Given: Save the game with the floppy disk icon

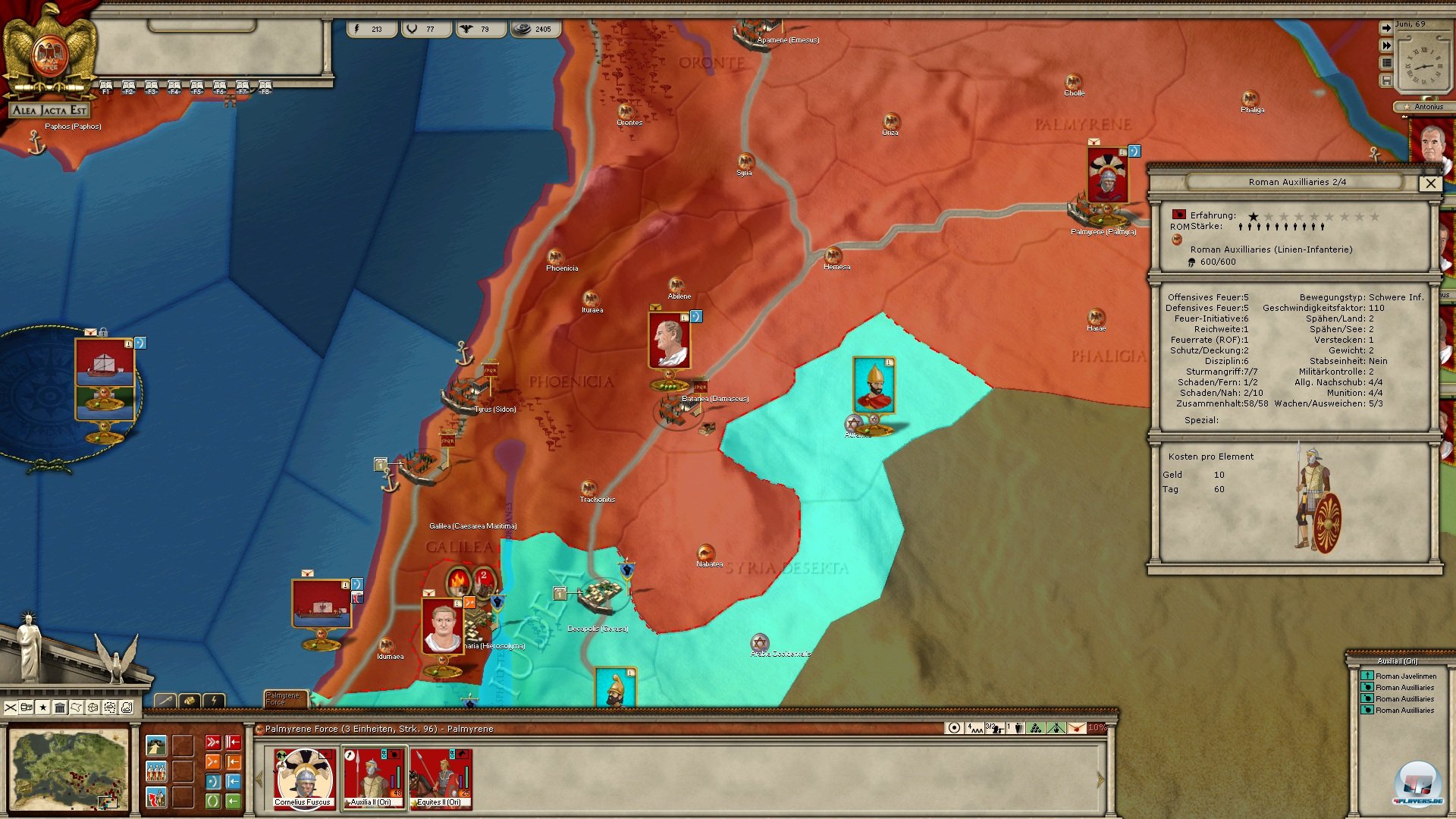Looking at the screenshot, I should [1386, 80].
